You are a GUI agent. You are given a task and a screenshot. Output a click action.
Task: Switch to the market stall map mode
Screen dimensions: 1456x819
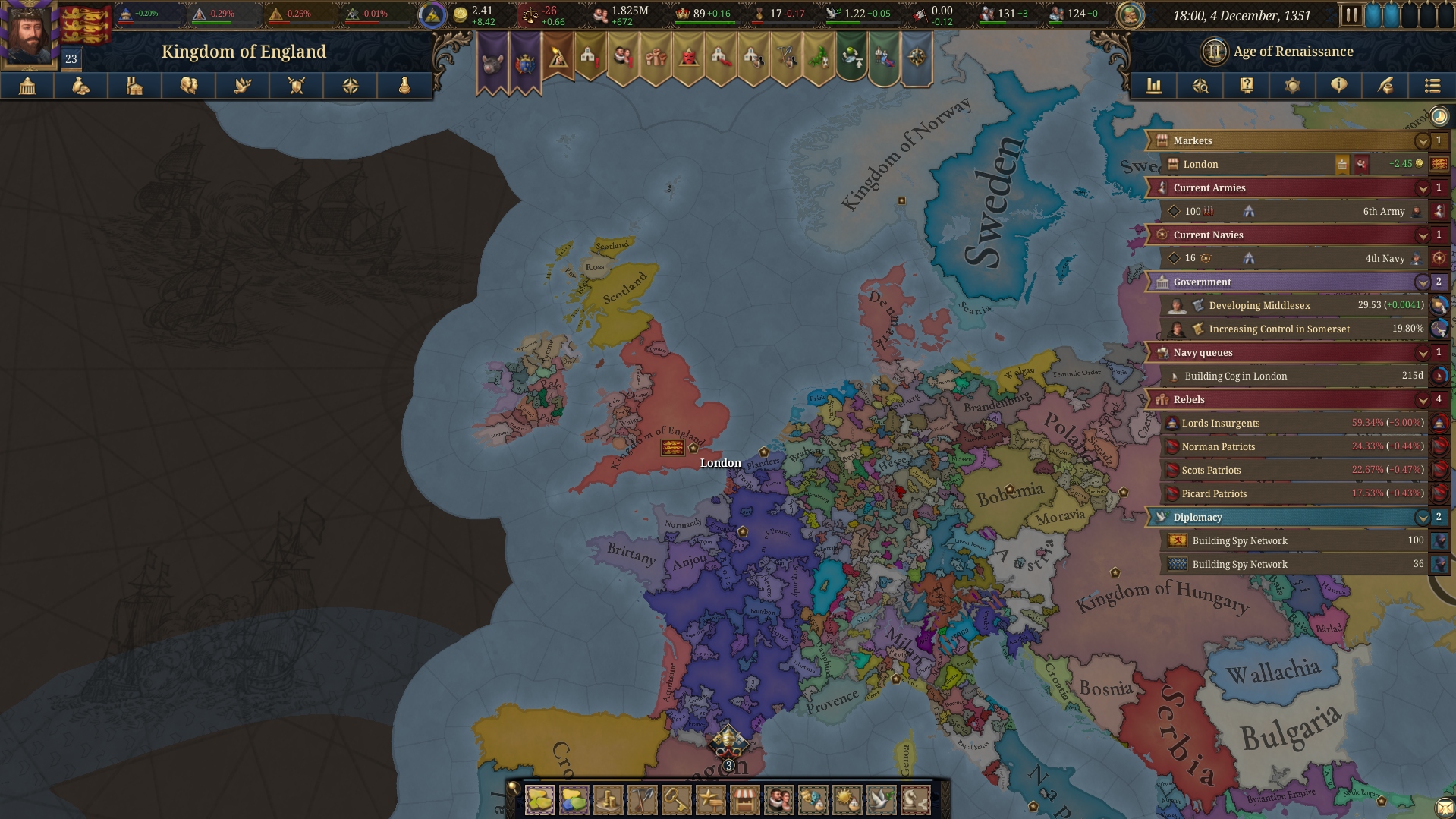click(x=744, y=800)
